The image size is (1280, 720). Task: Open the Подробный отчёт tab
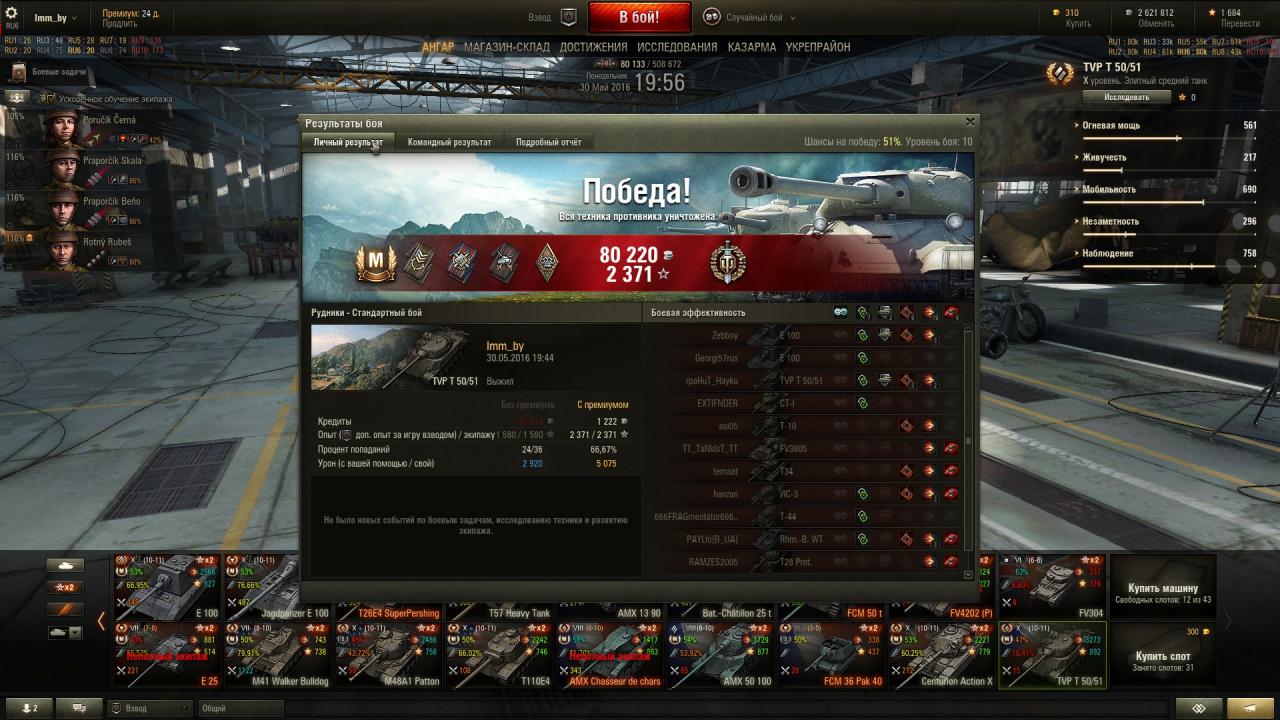[x=548, y=142]
